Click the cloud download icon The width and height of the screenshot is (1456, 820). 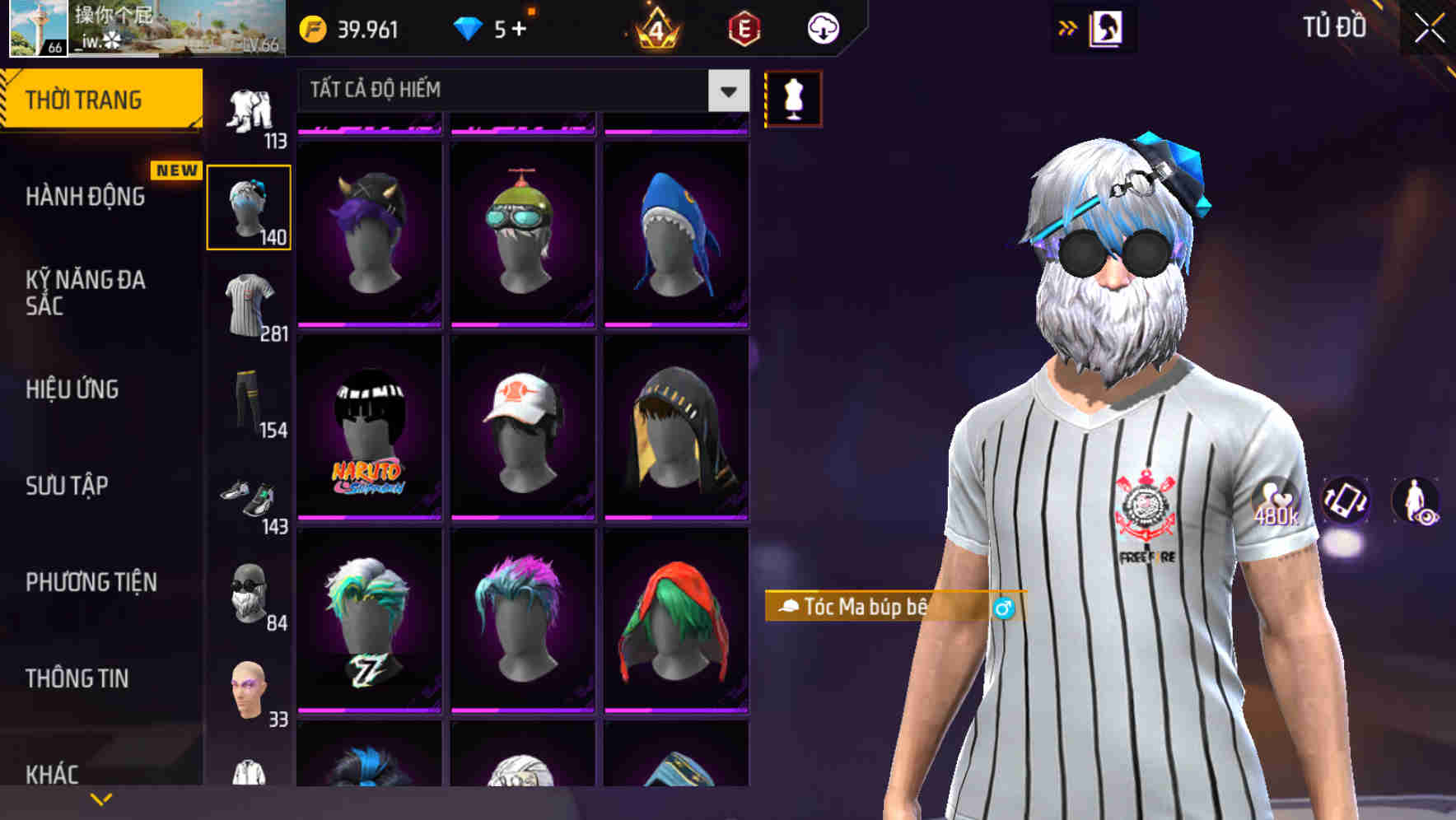pyautogui.click(x=821, y=27)
